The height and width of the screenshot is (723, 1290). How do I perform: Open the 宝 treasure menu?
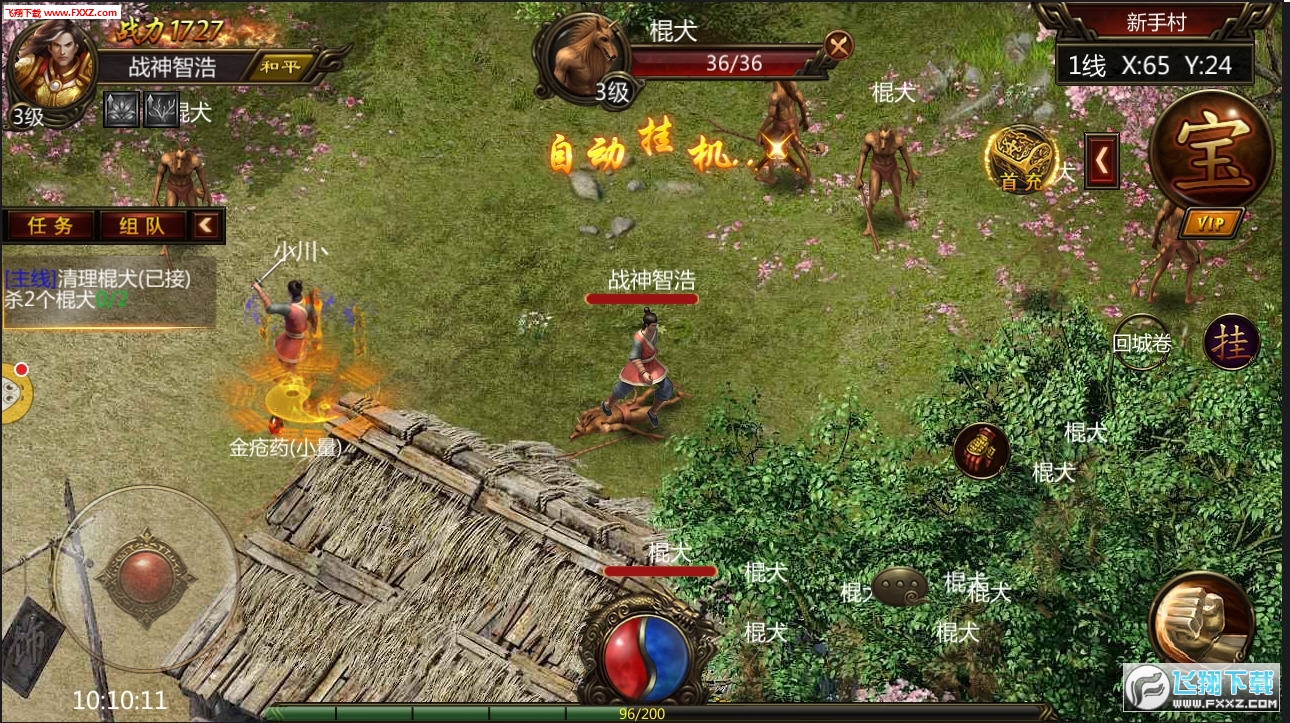coord(1211,150)
